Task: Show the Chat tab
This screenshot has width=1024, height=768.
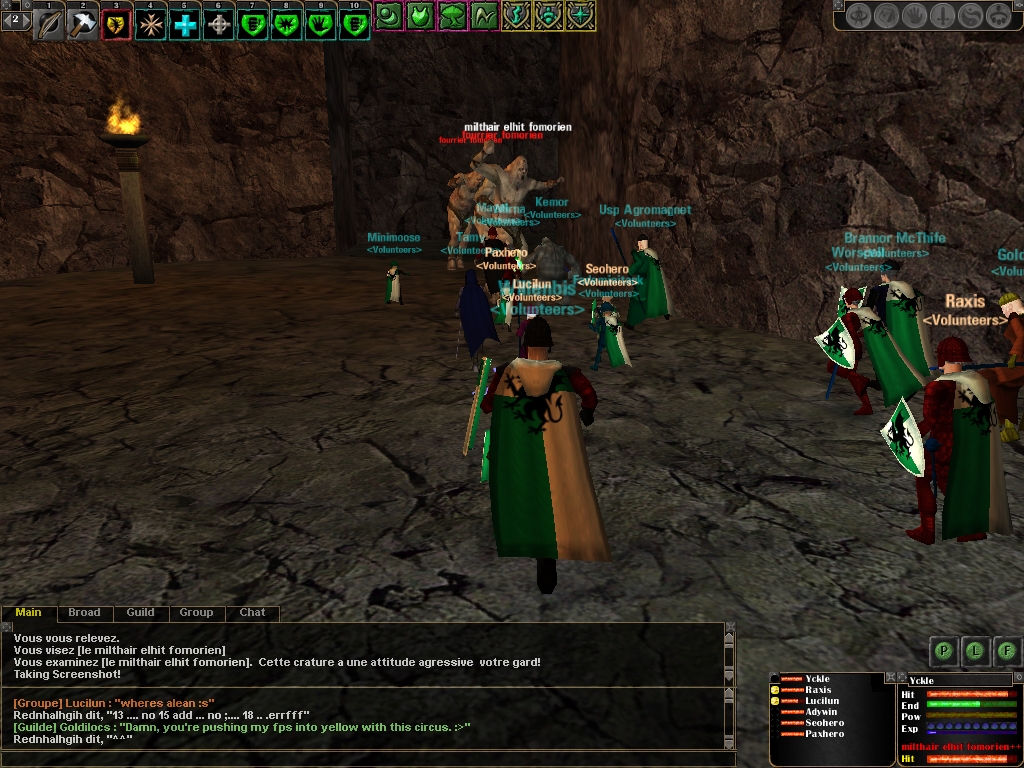Action: (252, 612)
